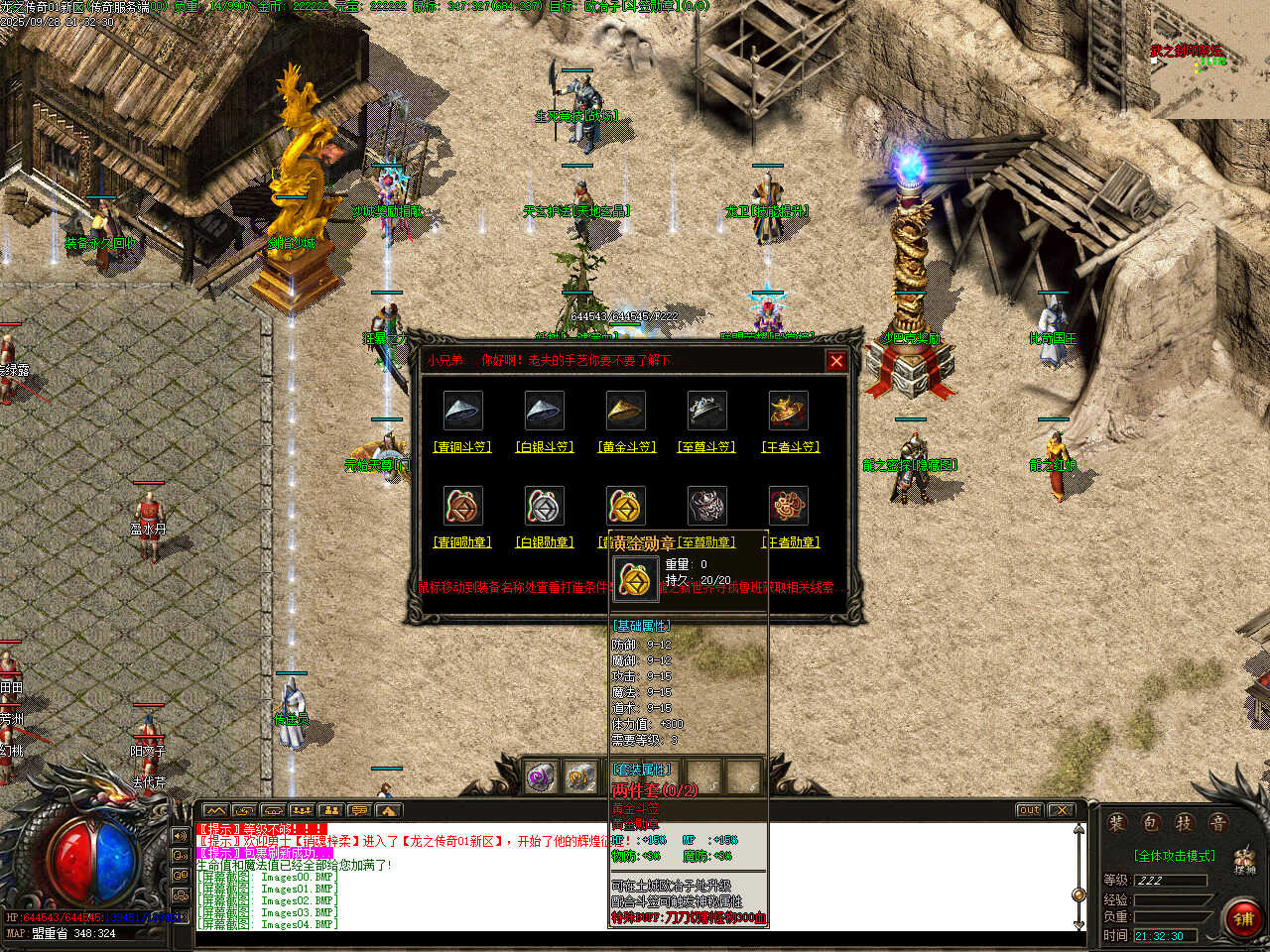
Task: Open the minimap in the corner
Action: pyautogui.click(x=1208, y=59)
